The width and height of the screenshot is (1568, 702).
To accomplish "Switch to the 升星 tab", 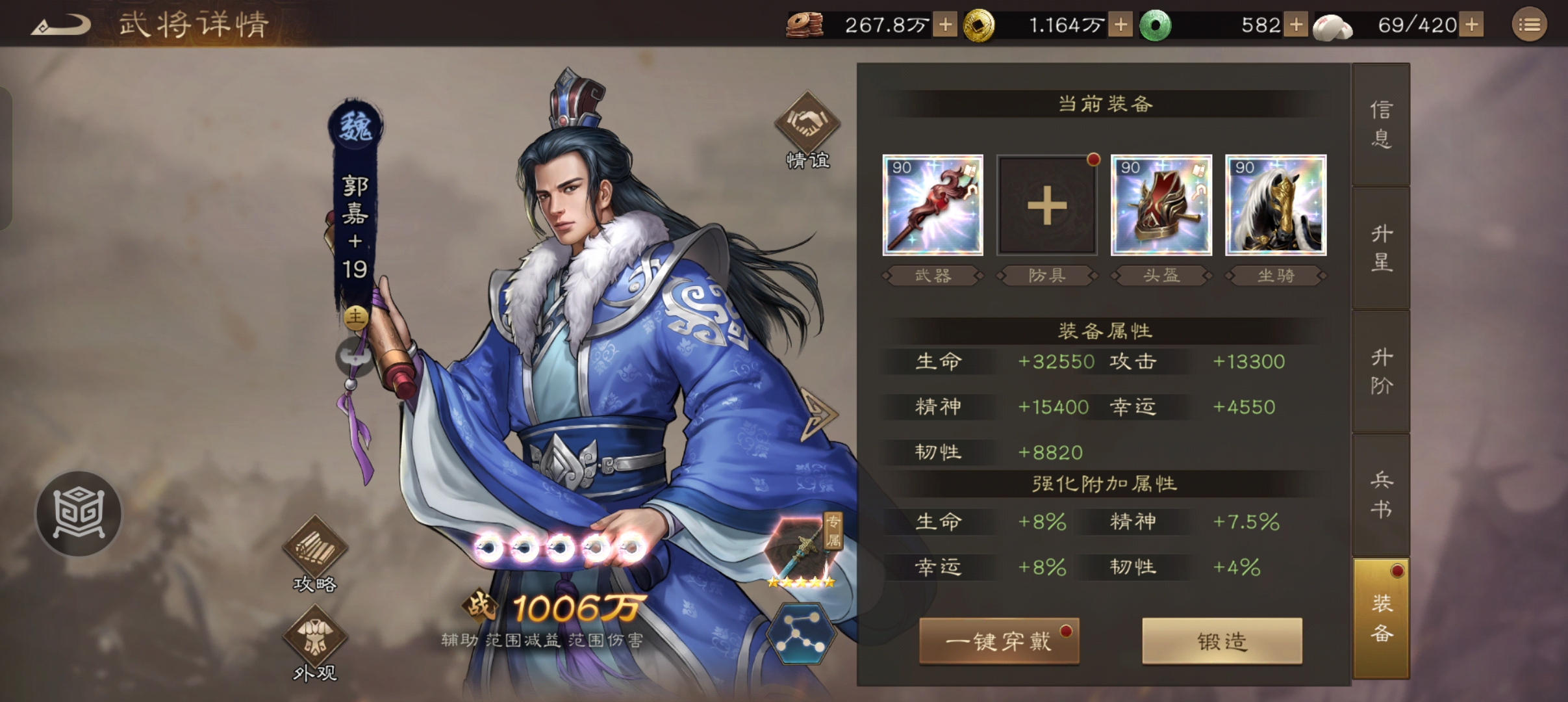I will point(1381,249).
